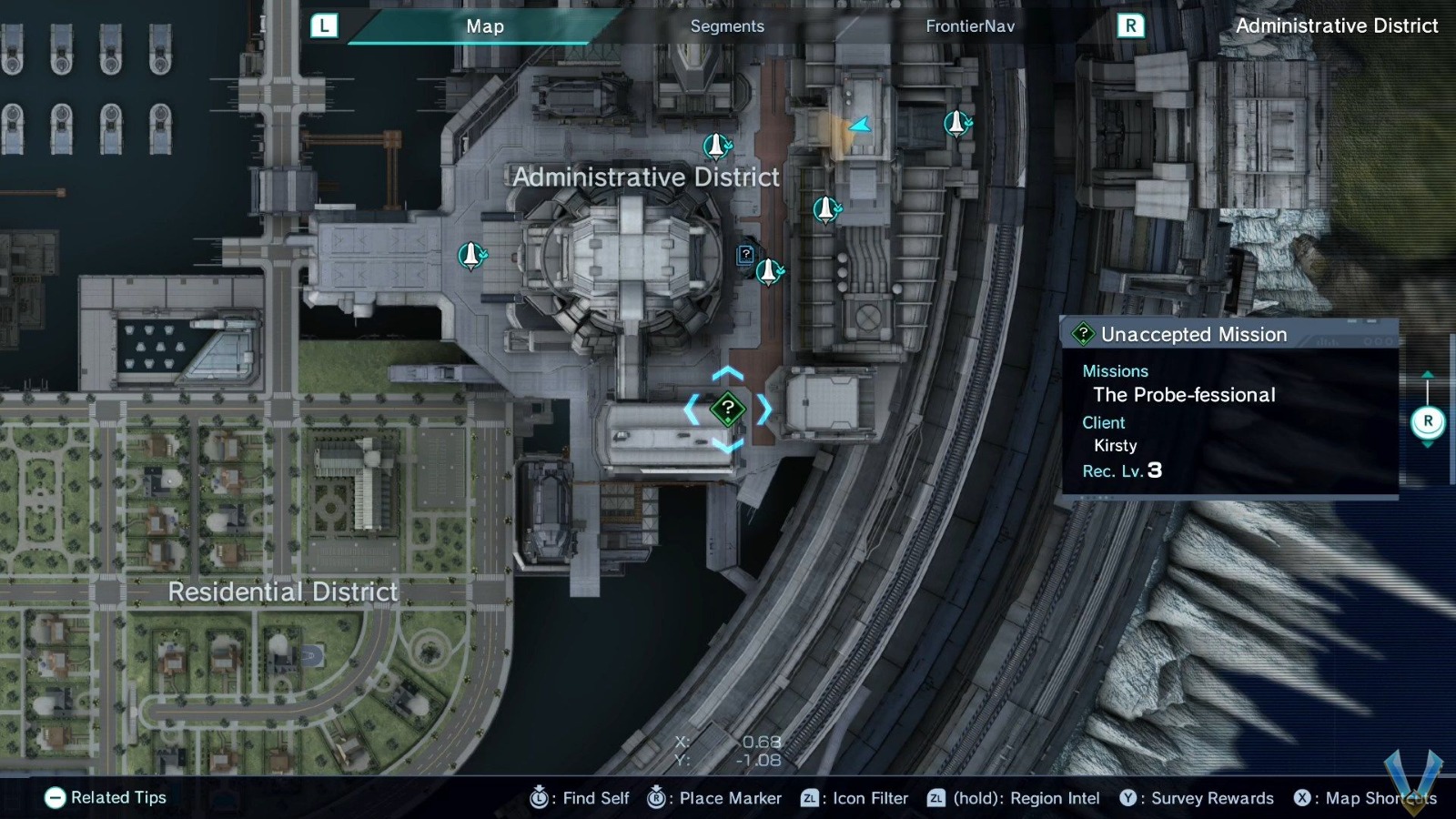Open the FrontierNav tab
The image size is (1456, 819).
pyautogui.click(x=970, y=26)
